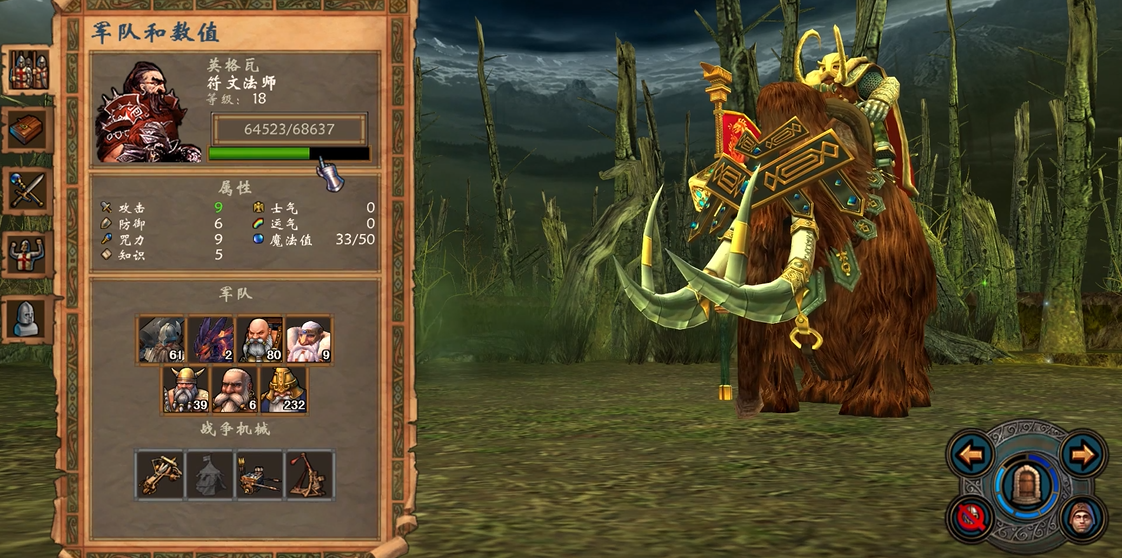Select the helmet bust tab
This screenshot has height=558, width=1122.
pyautogui.click(x=26, y=318)
